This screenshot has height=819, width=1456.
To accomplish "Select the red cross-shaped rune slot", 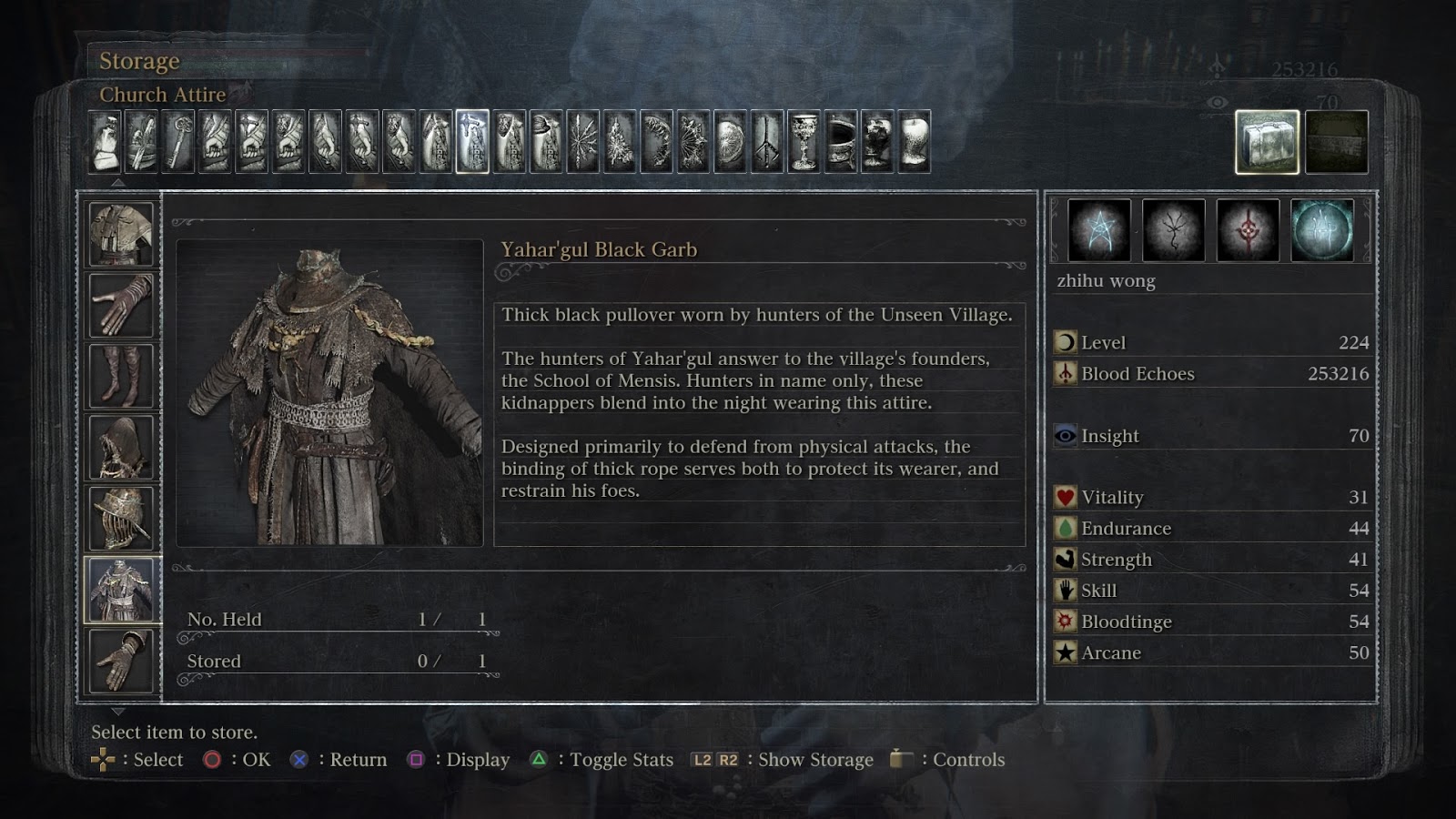I will (x=1248, y=230).
